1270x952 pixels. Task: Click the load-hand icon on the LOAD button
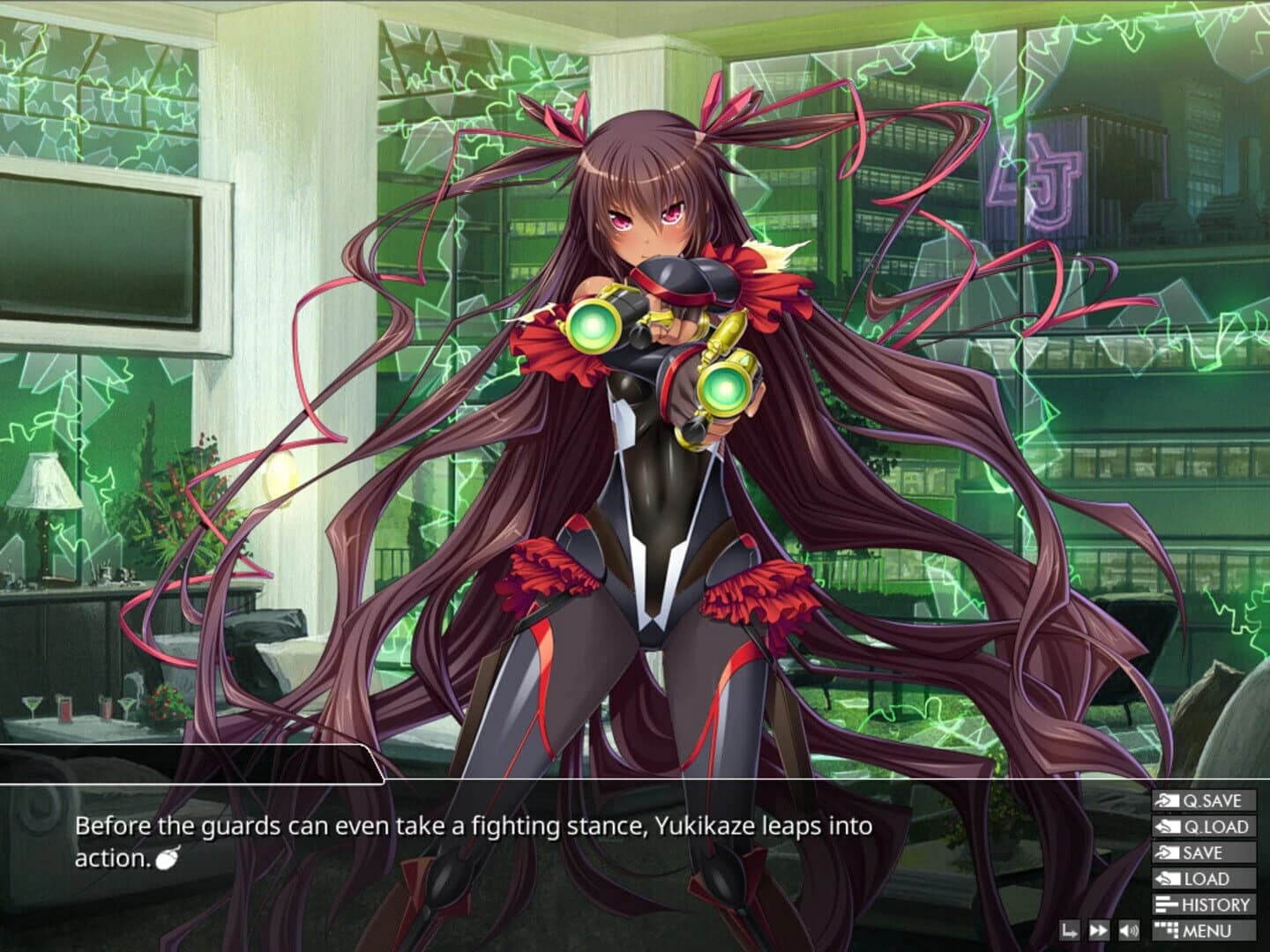coord(1168,878)
